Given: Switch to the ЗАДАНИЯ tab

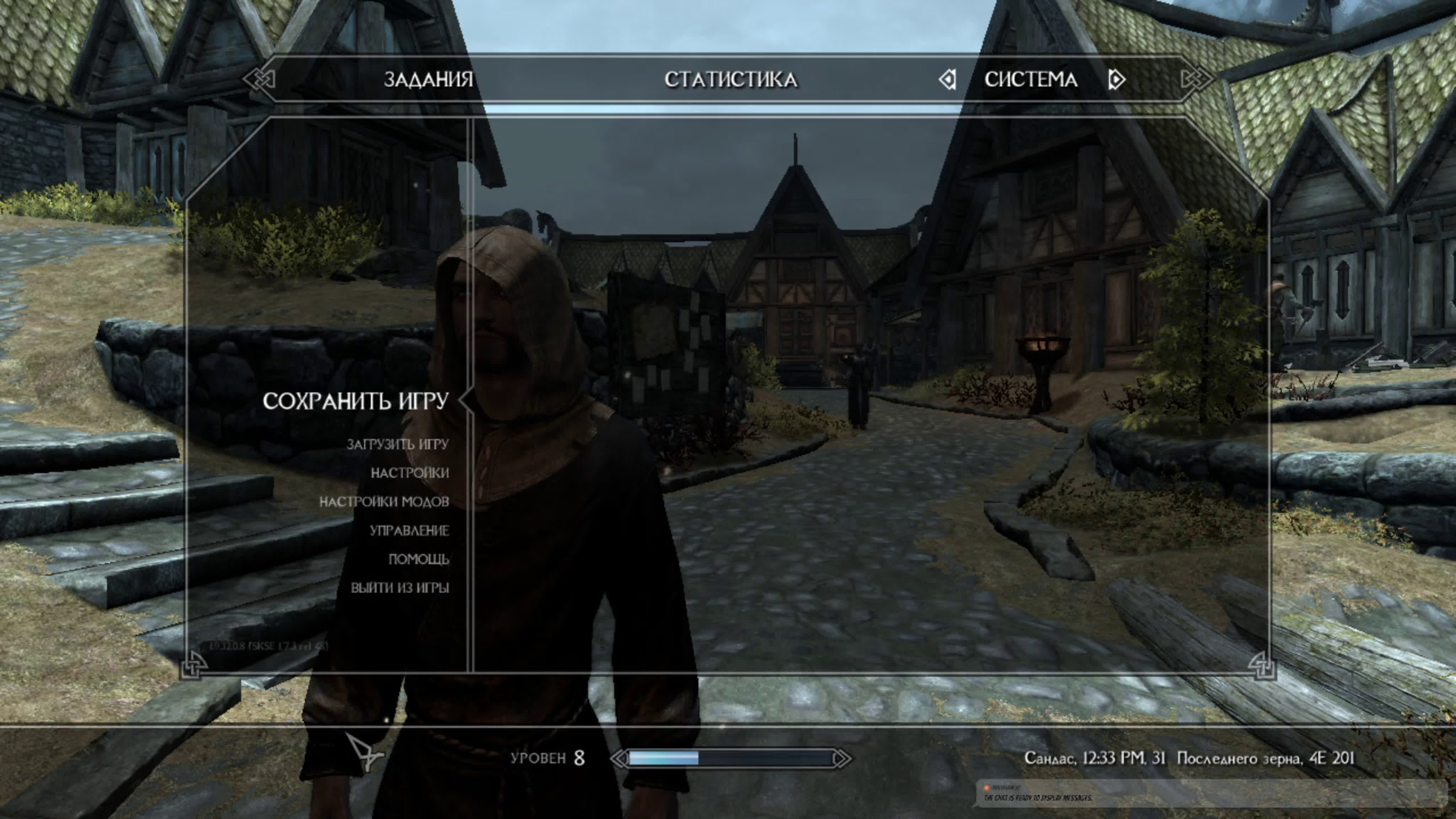Looking at the screenshot, I should (428, 80).
